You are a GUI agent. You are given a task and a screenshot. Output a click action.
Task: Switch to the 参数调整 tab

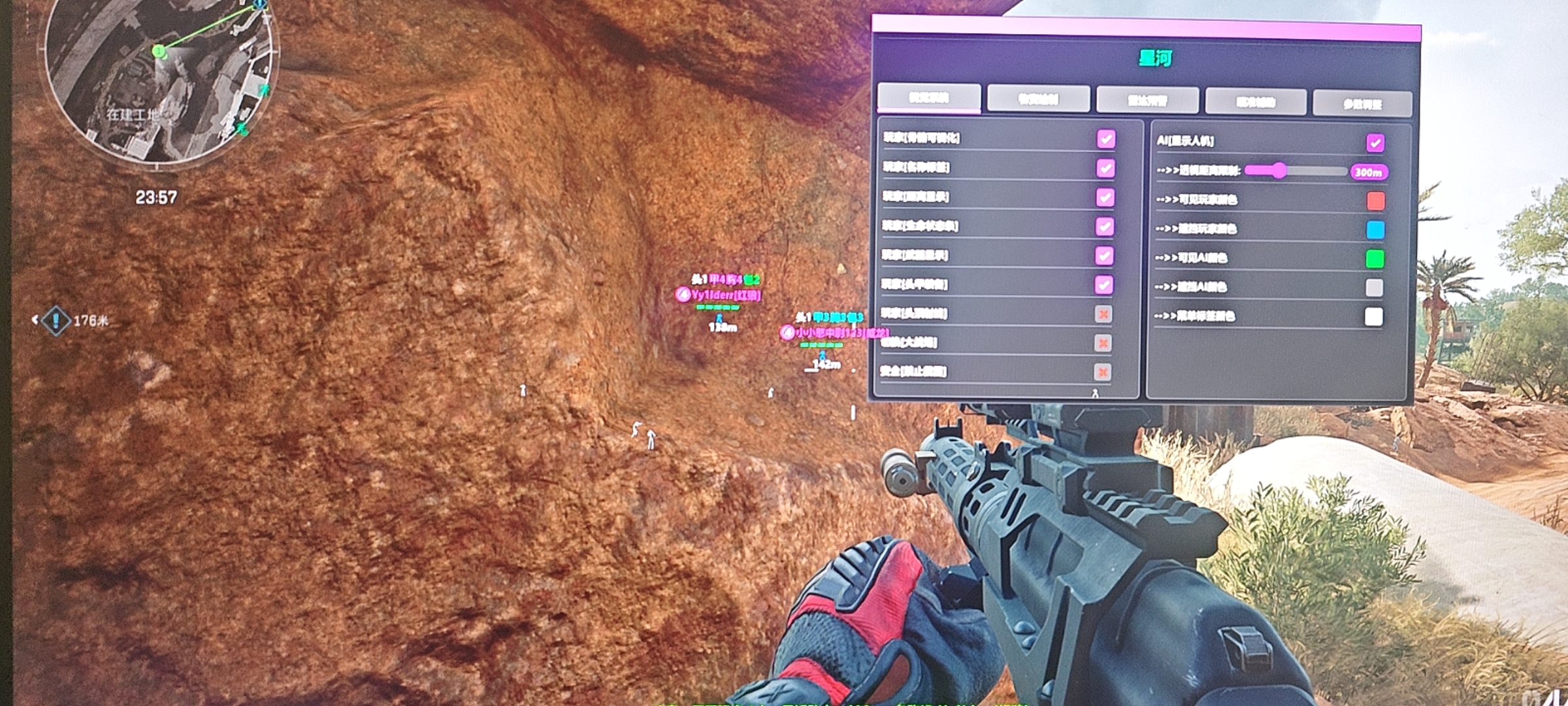click(1362, 103)
